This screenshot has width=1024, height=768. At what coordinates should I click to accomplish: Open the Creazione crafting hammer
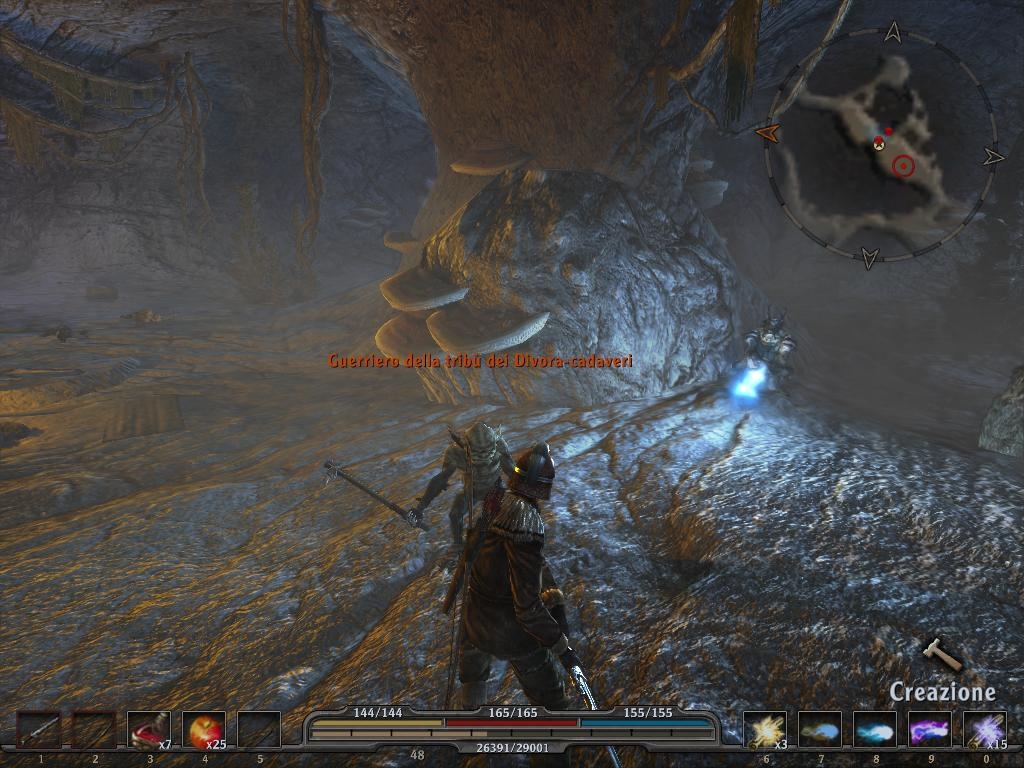[941, 655]
